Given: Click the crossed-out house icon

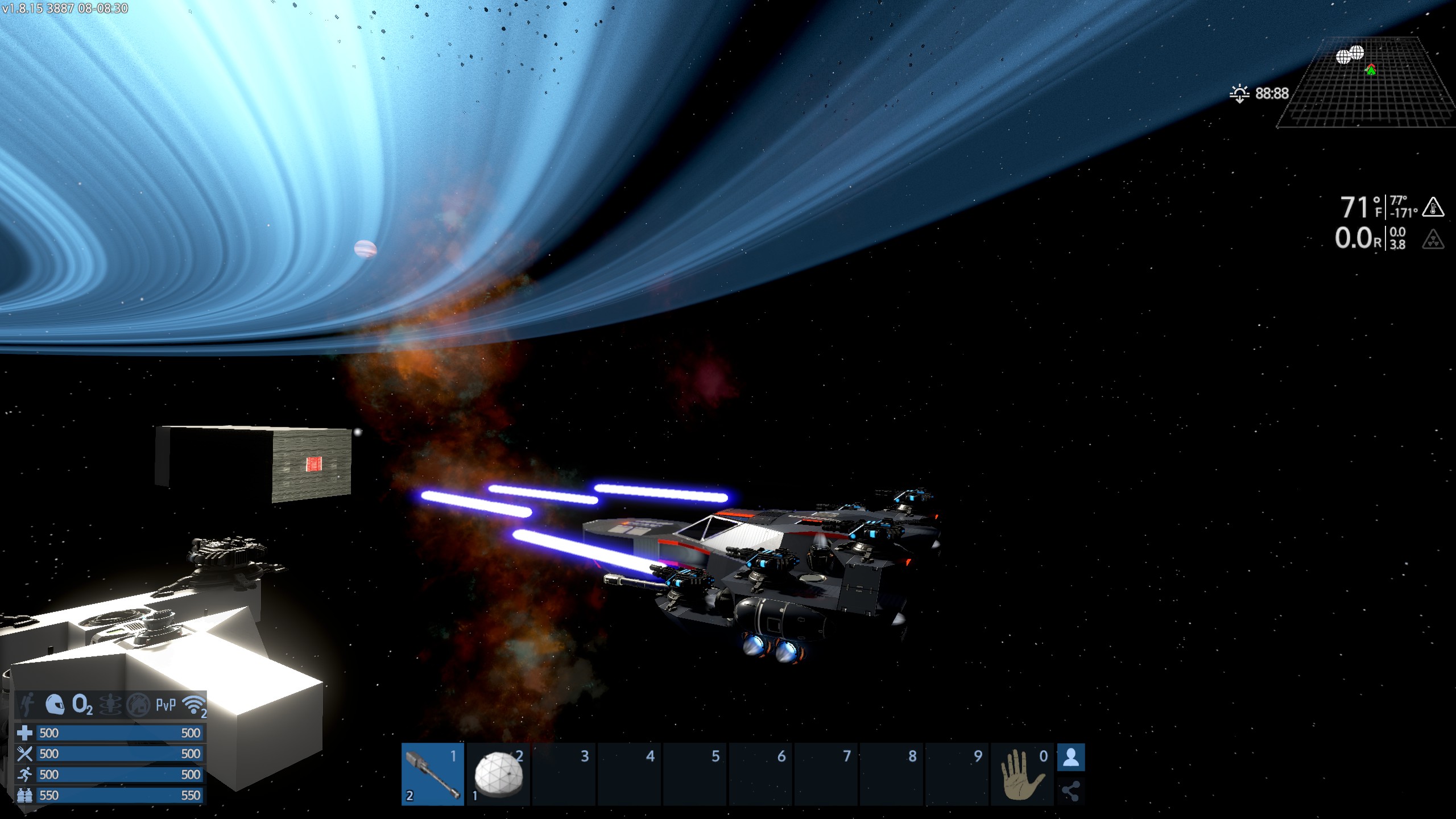Looking at the screenshot, I should pyautogui.click(x=138, y=705).
